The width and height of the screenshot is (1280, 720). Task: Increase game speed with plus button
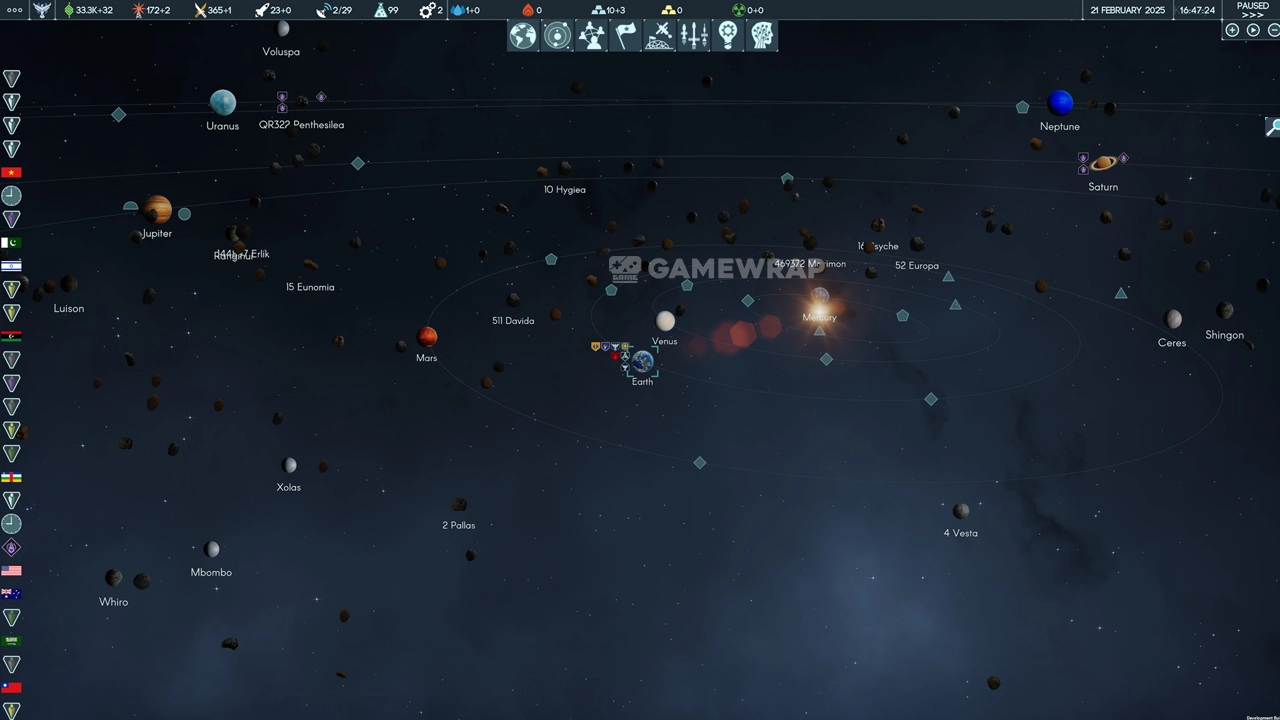point(1232,30)
